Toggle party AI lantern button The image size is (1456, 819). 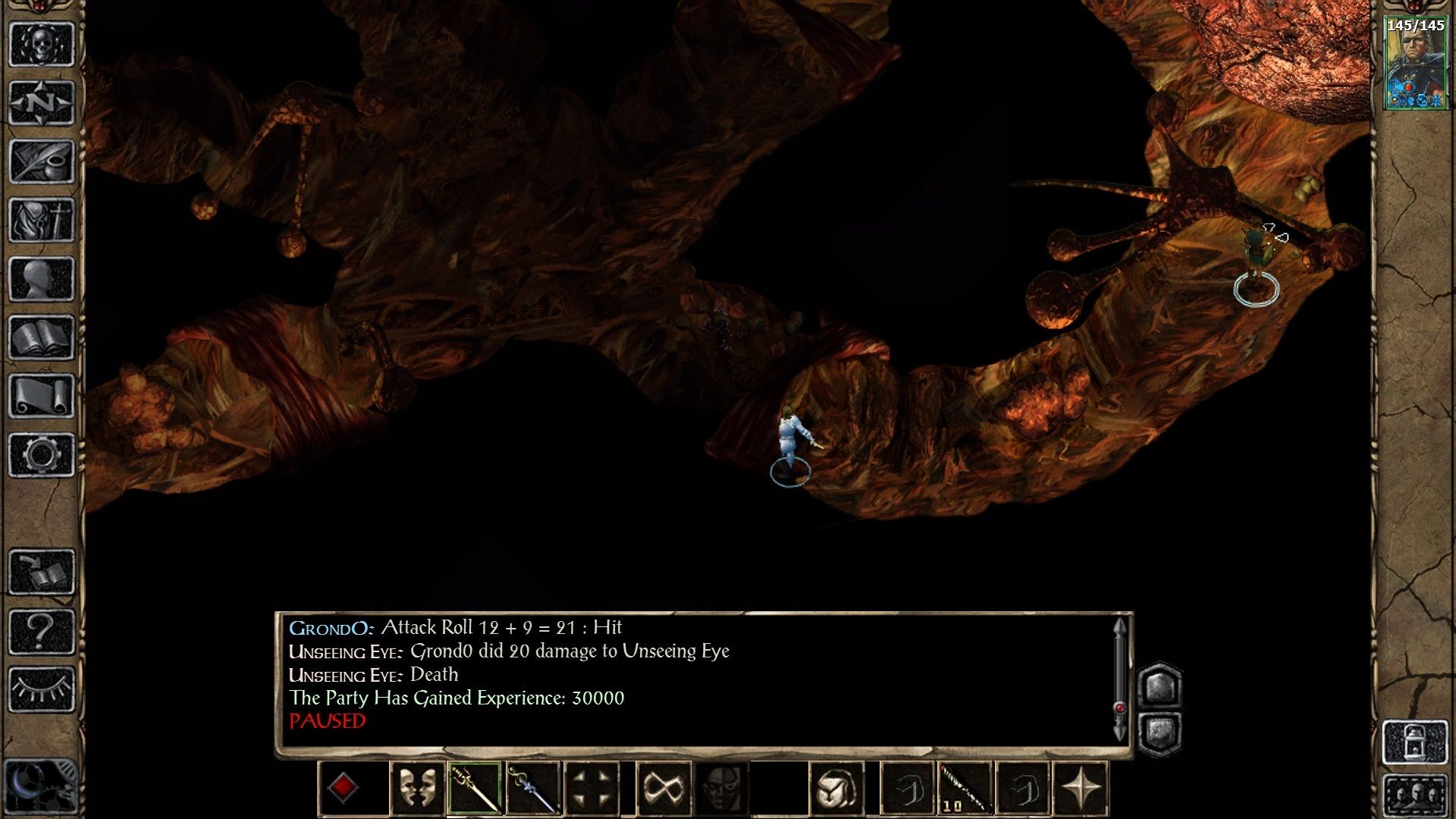[x=1415, y=742]
